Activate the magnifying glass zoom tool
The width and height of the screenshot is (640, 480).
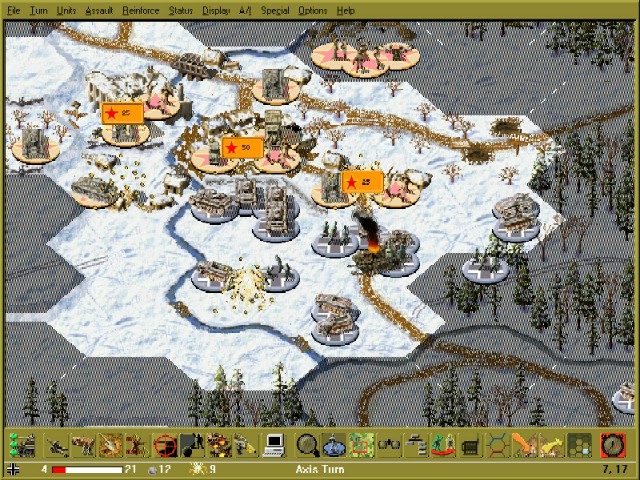click(307, 444)
